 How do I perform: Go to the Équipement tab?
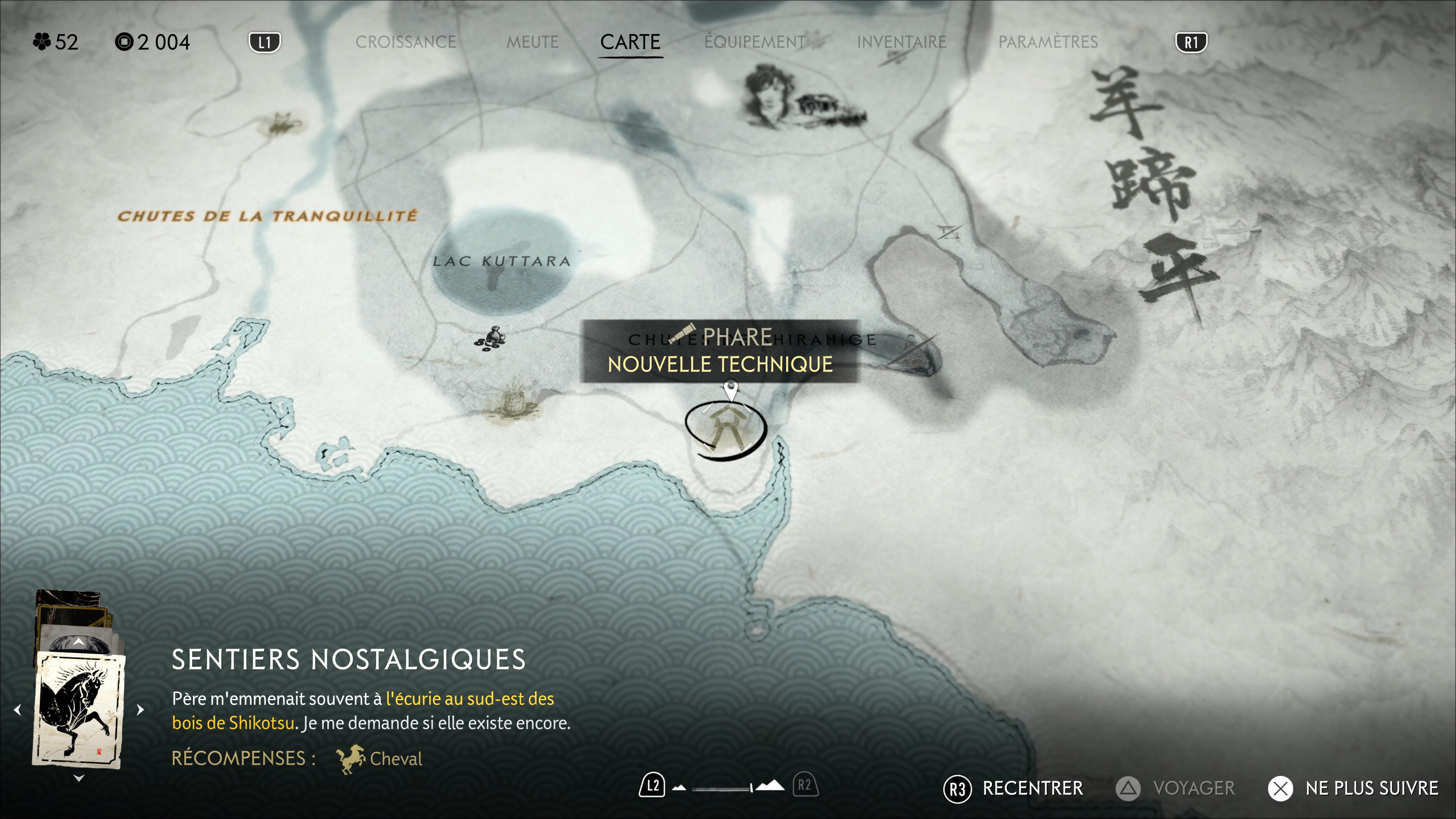coord(755,42)
